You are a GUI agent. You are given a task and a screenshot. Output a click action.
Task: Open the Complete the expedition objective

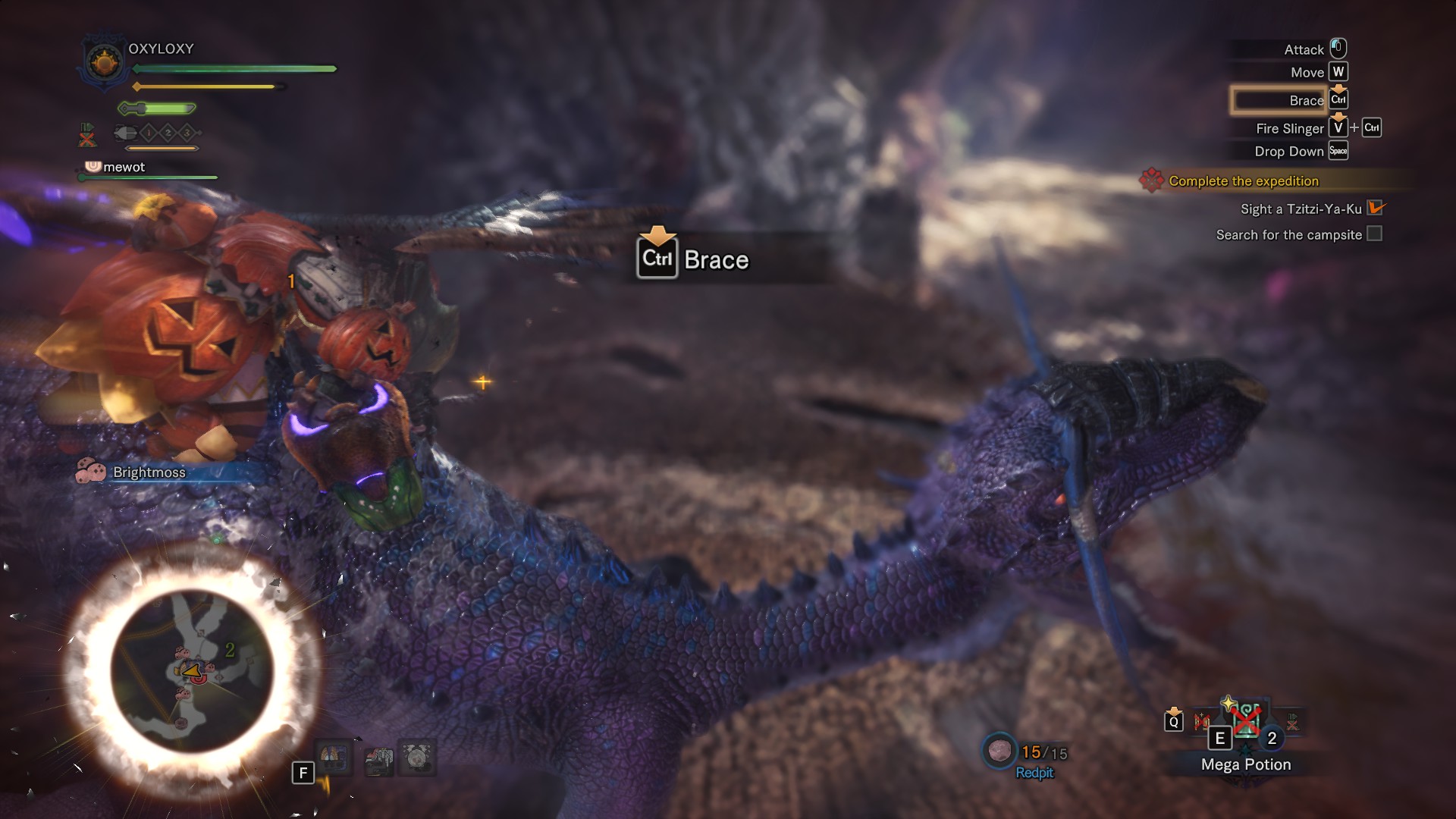pyautogui.click(x=1243, y=181)
